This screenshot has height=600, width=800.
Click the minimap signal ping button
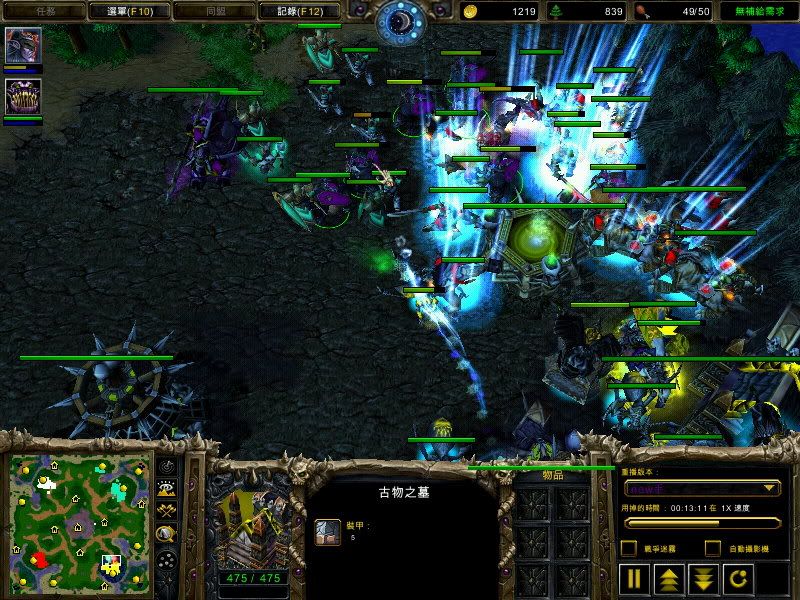[x=167, y=467]
